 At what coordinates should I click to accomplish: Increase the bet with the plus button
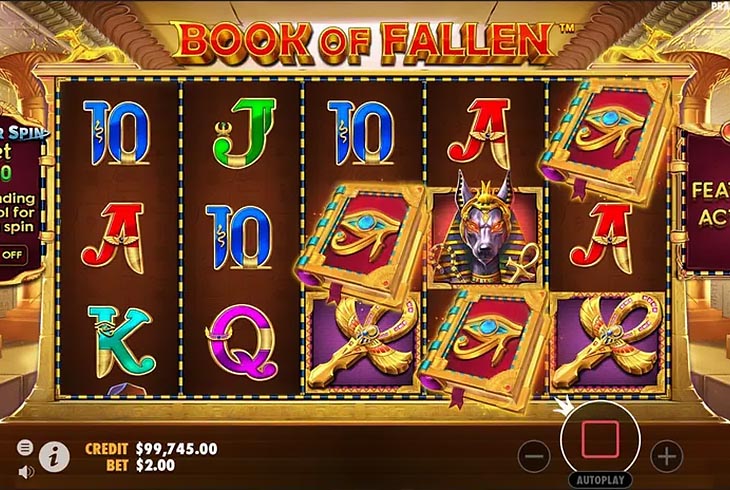[x=666, y=456]
